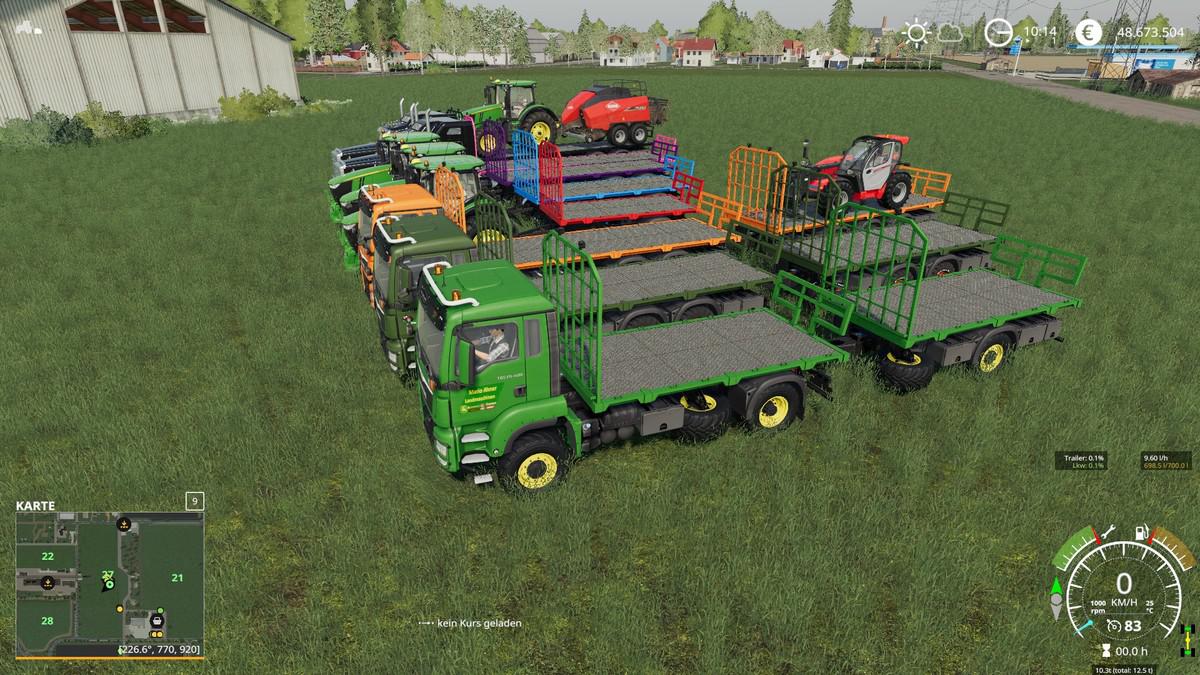Image resolution: width=1200 pixels, height=675 pixels.
Task: Click the sun weather icon
Action: coord(915,33)
